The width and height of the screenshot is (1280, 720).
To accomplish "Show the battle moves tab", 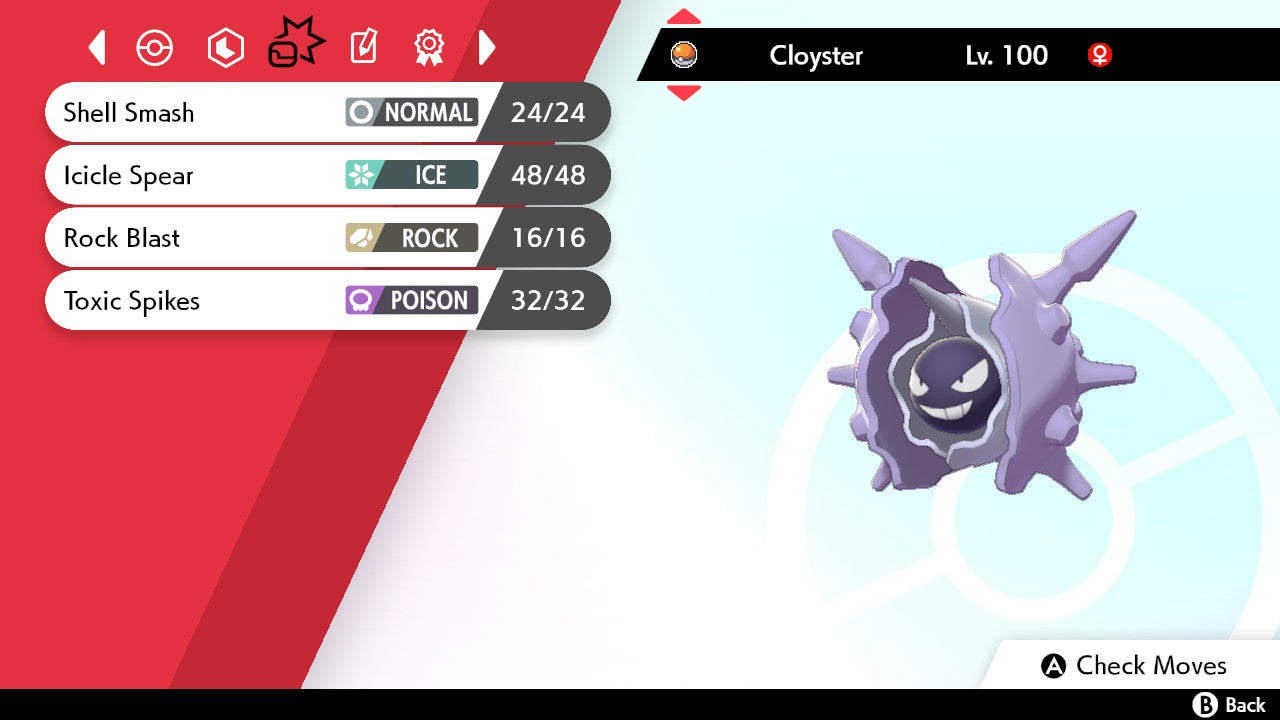I will tap(296, 47).
